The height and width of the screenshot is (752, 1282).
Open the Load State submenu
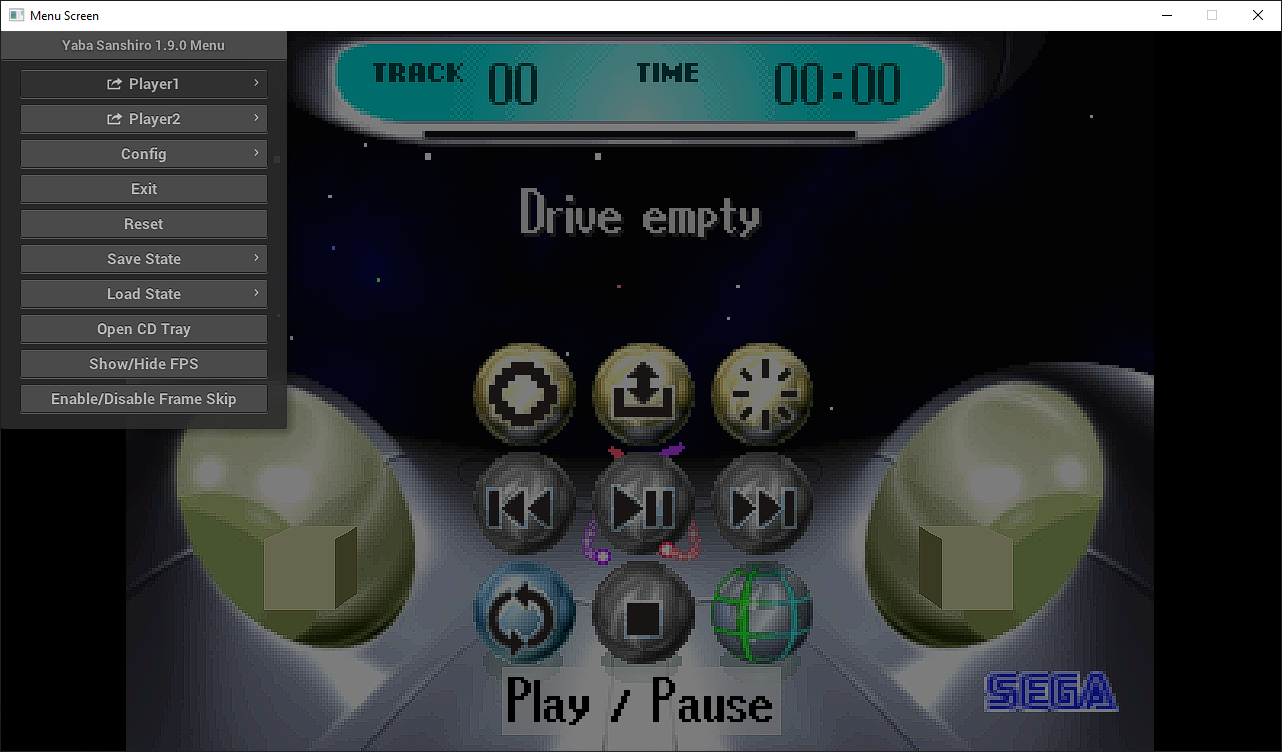144,294
